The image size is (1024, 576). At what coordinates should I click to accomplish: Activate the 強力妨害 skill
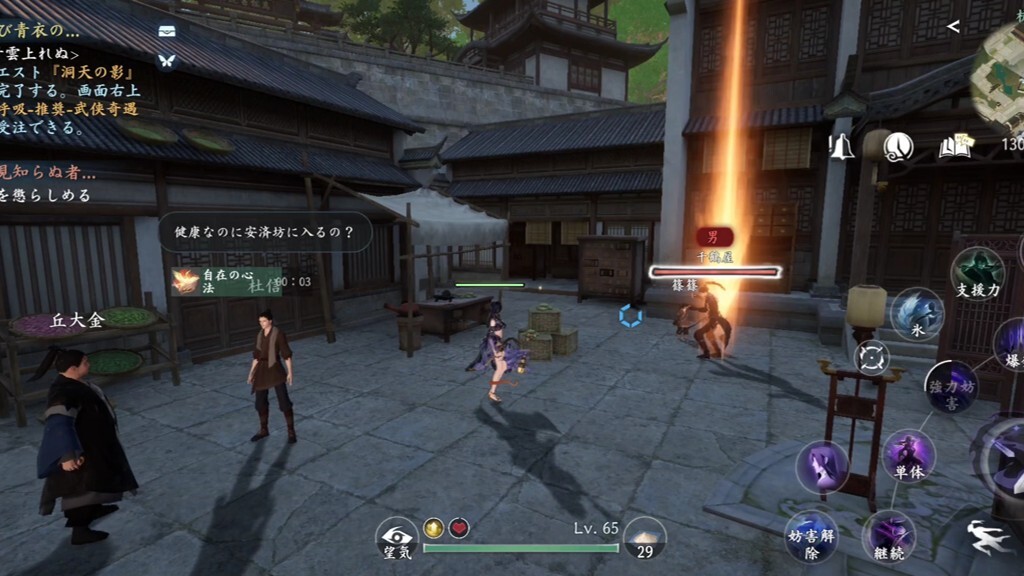[x=950, y=388]
